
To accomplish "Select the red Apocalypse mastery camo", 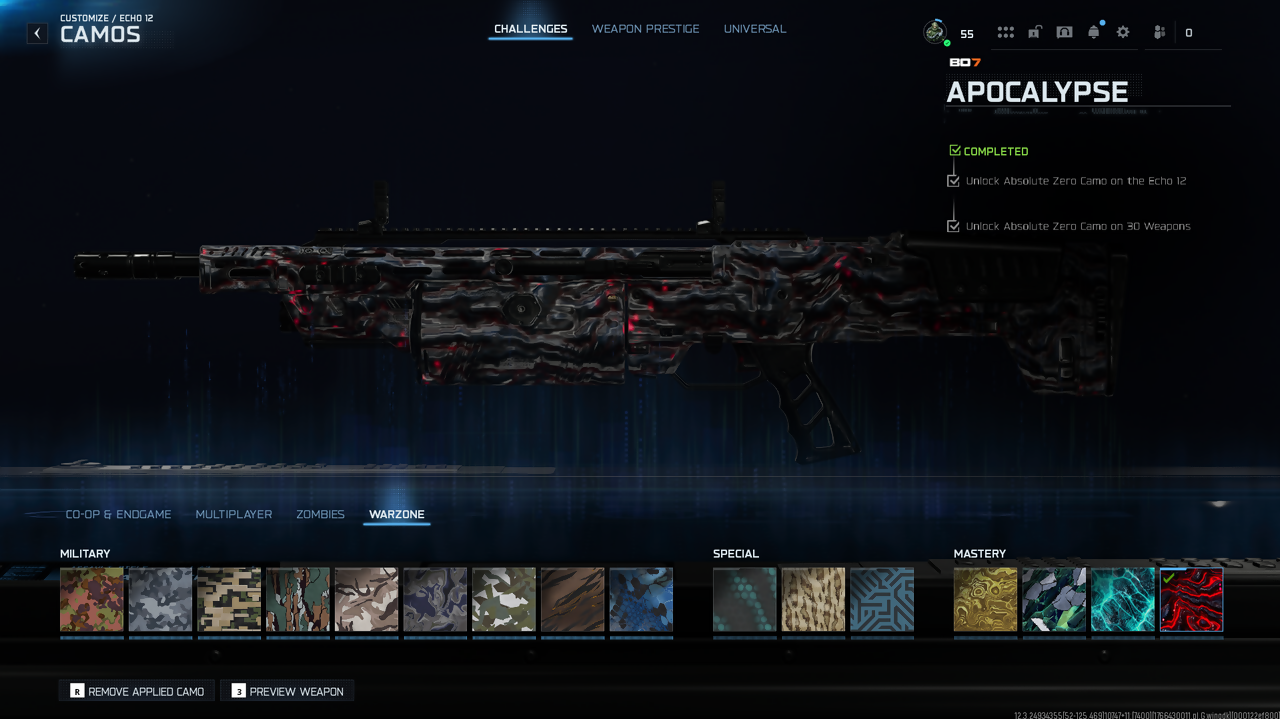I will (1191, 600).
